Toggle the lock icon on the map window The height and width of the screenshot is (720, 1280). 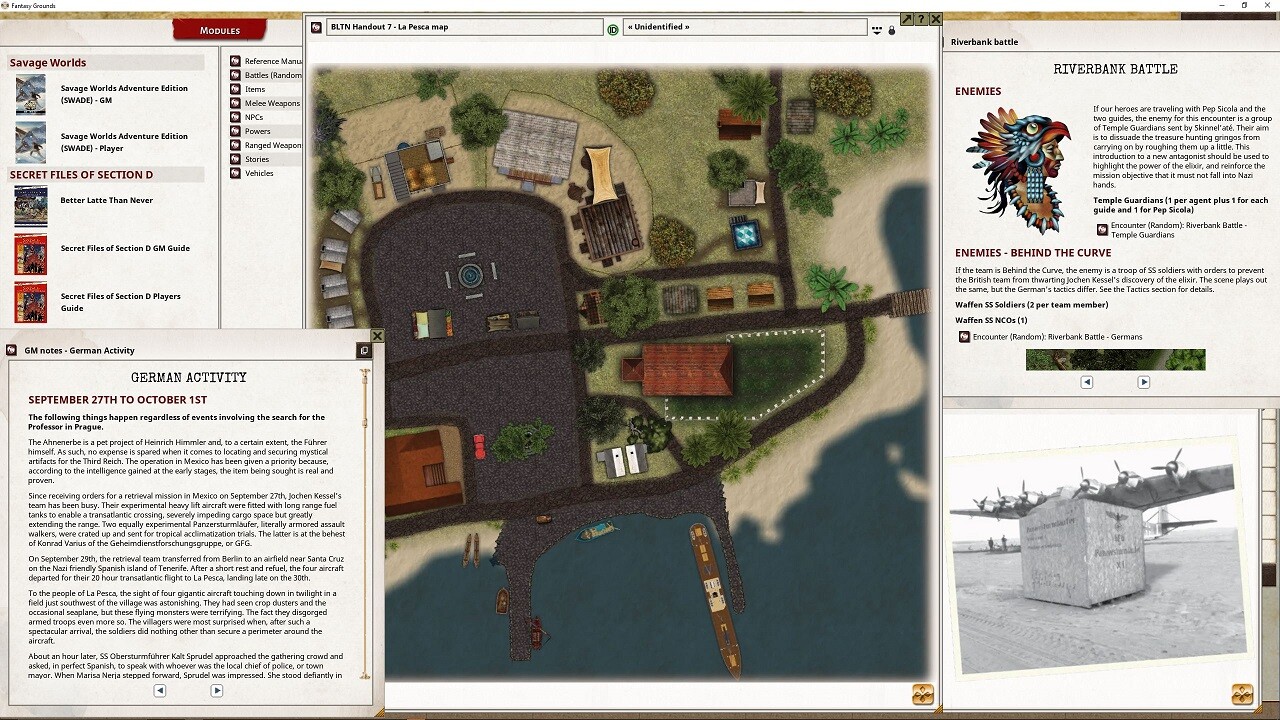click(x=891, y=28)
